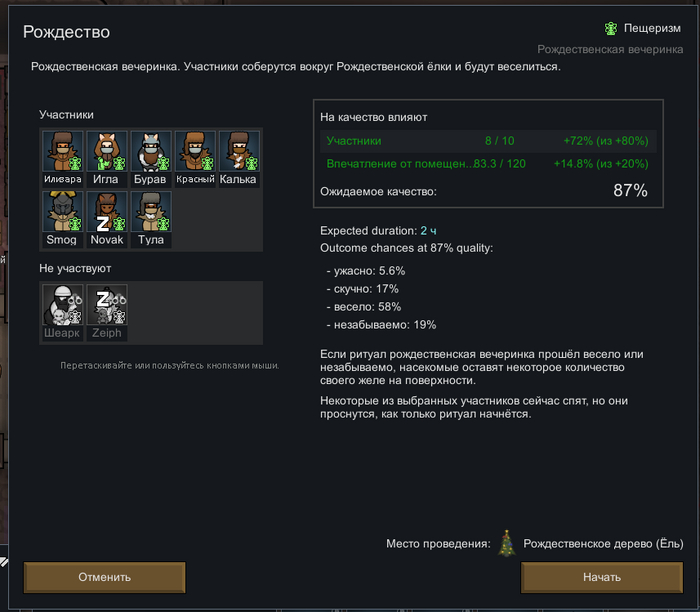Click the Отменить button
Viewport: 700px width, 612px height.
(x=105, y=577)
